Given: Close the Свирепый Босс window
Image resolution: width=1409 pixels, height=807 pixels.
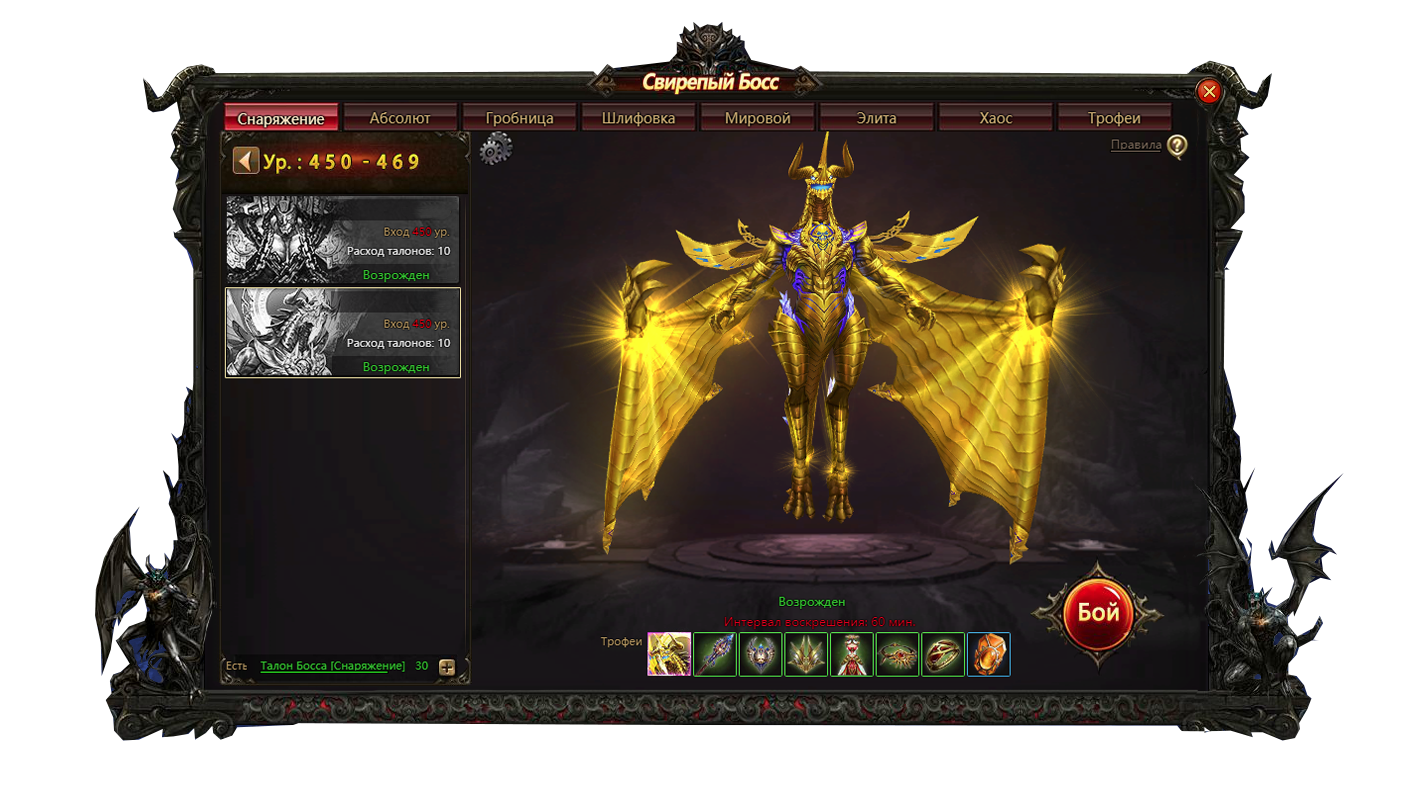Looking at the screenshot, I should click(x=1209, y=92).
